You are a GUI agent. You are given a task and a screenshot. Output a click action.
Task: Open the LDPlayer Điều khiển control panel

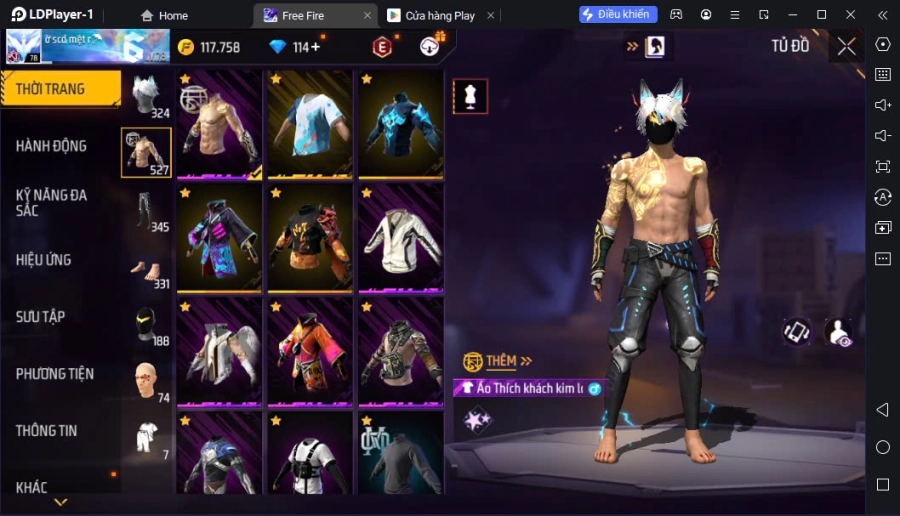tap(618, 15)
